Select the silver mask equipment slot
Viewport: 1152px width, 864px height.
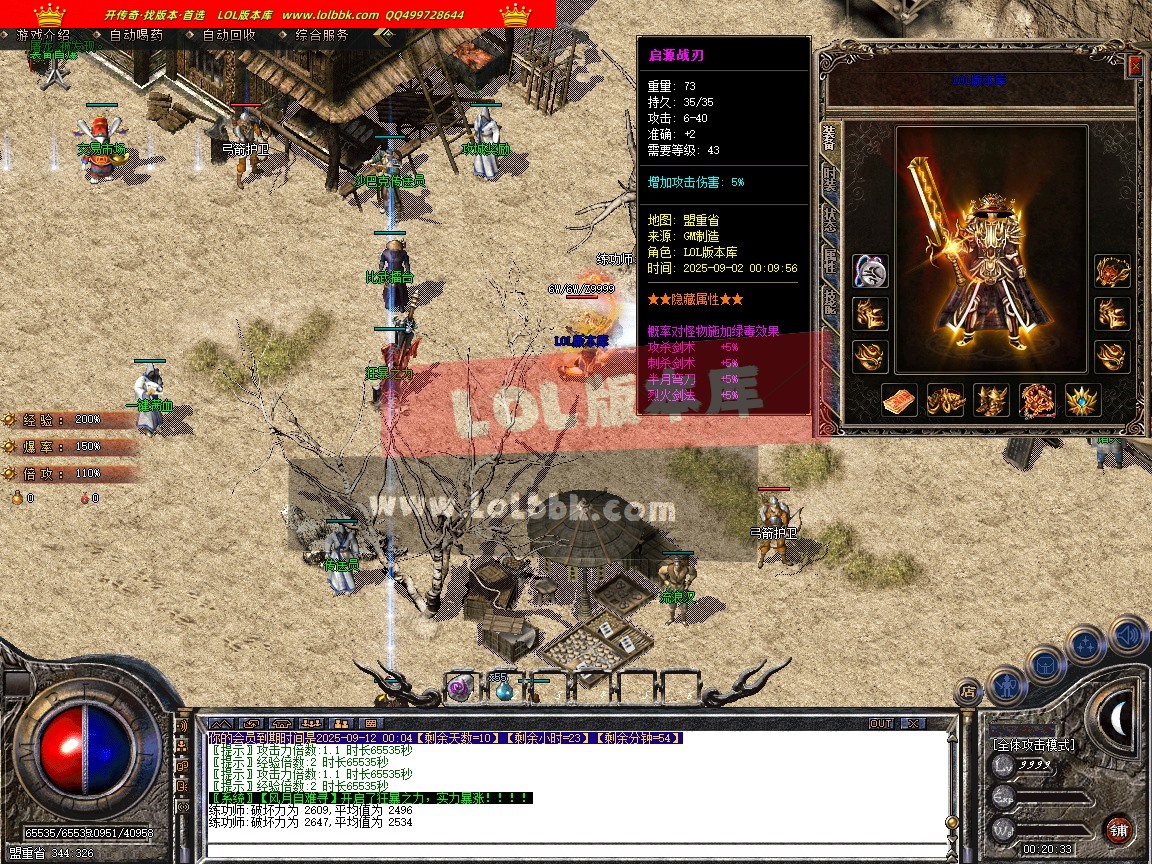(x=869, y=271)
